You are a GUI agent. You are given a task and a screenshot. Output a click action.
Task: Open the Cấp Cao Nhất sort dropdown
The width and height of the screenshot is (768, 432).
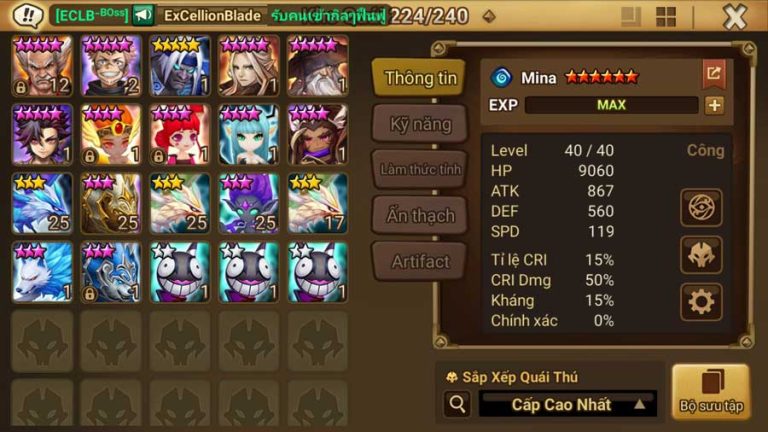pyautogui.click(x=567, y=404)
